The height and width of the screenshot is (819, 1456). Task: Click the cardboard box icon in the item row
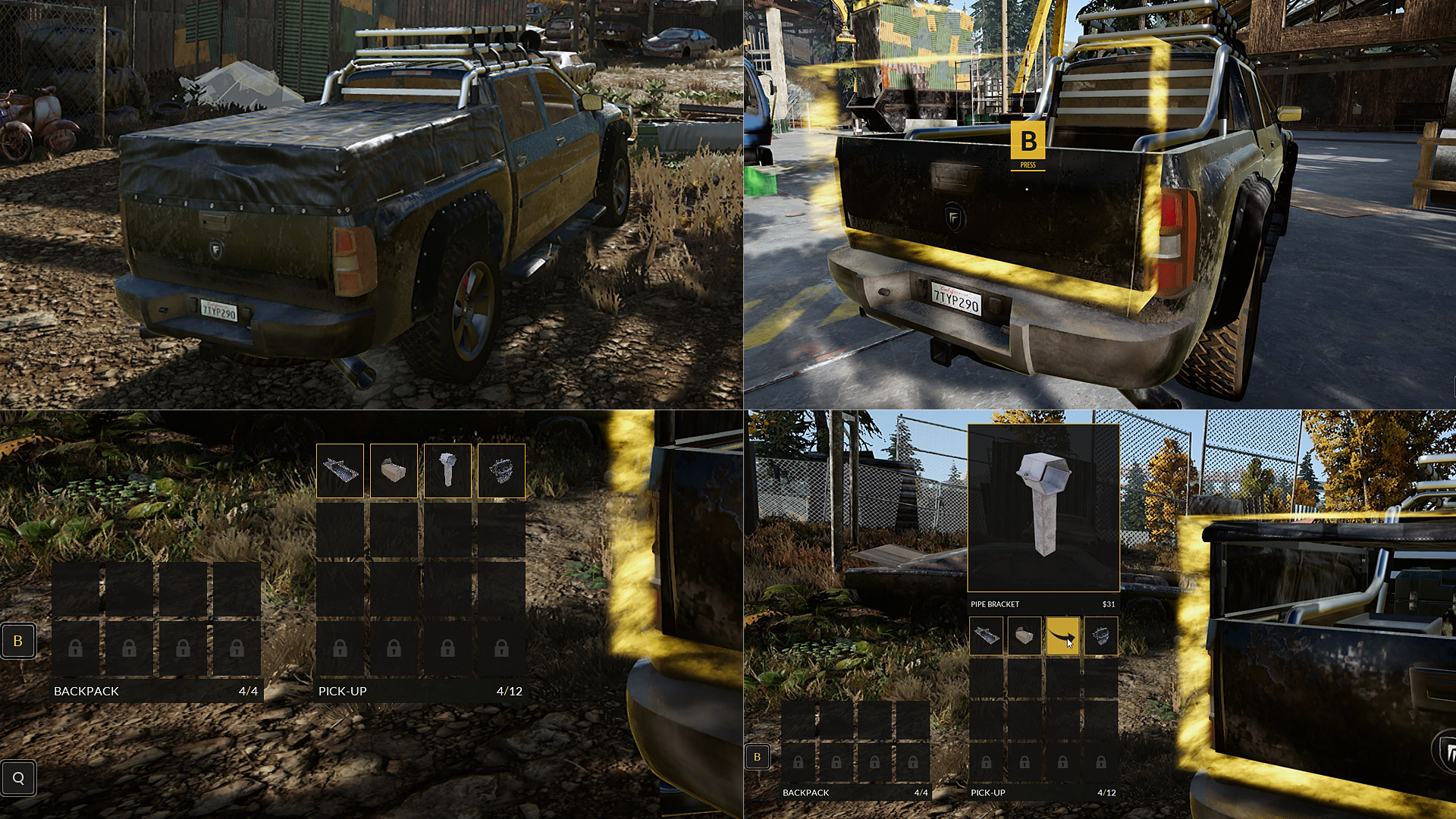pyautogui.click(x=1024, y=635)
